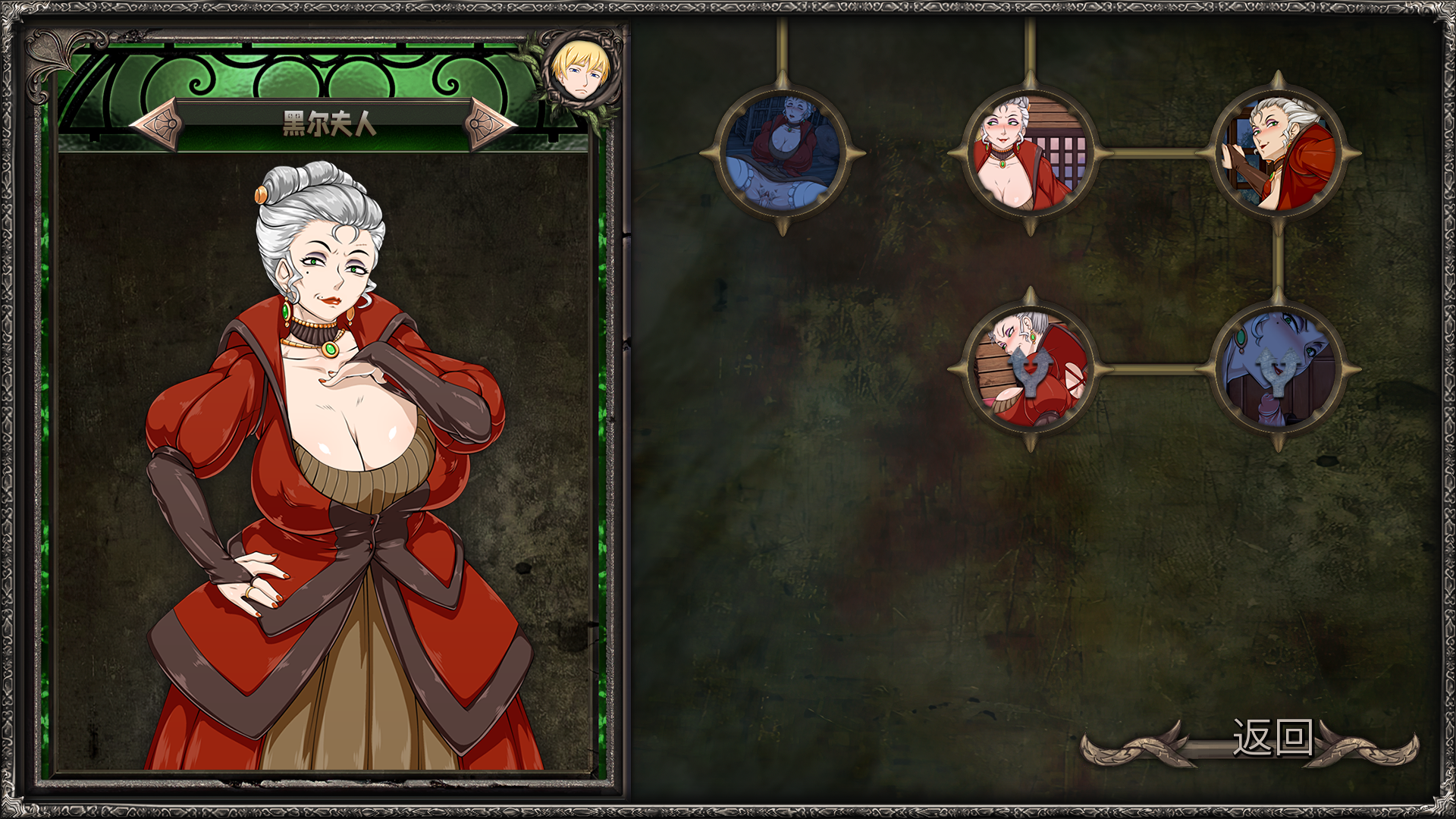Switch to the previous character with left arrow
1456x819 pixels.
(159, 123)
